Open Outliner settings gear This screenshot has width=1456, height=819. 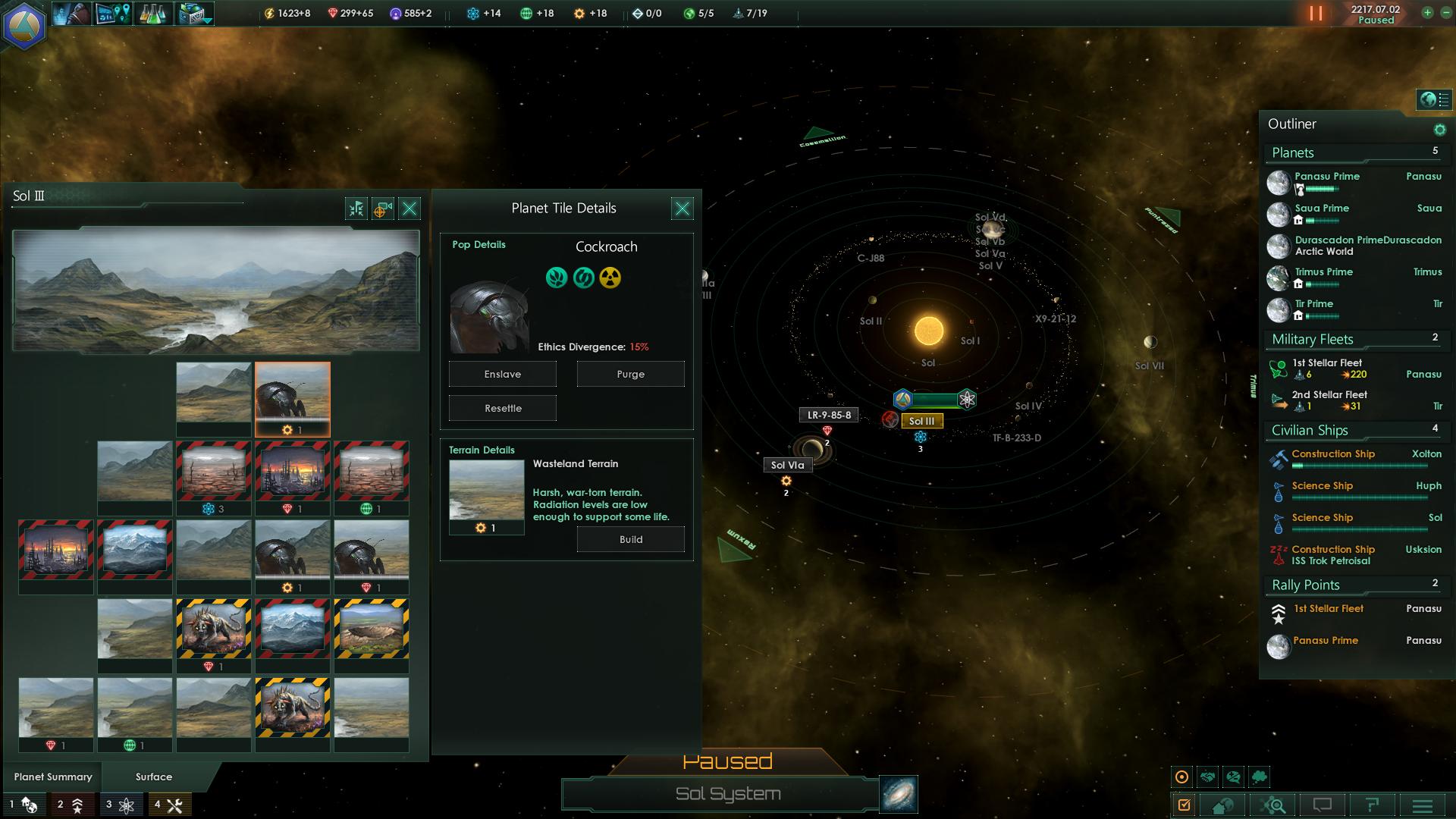pos(1439,130)
